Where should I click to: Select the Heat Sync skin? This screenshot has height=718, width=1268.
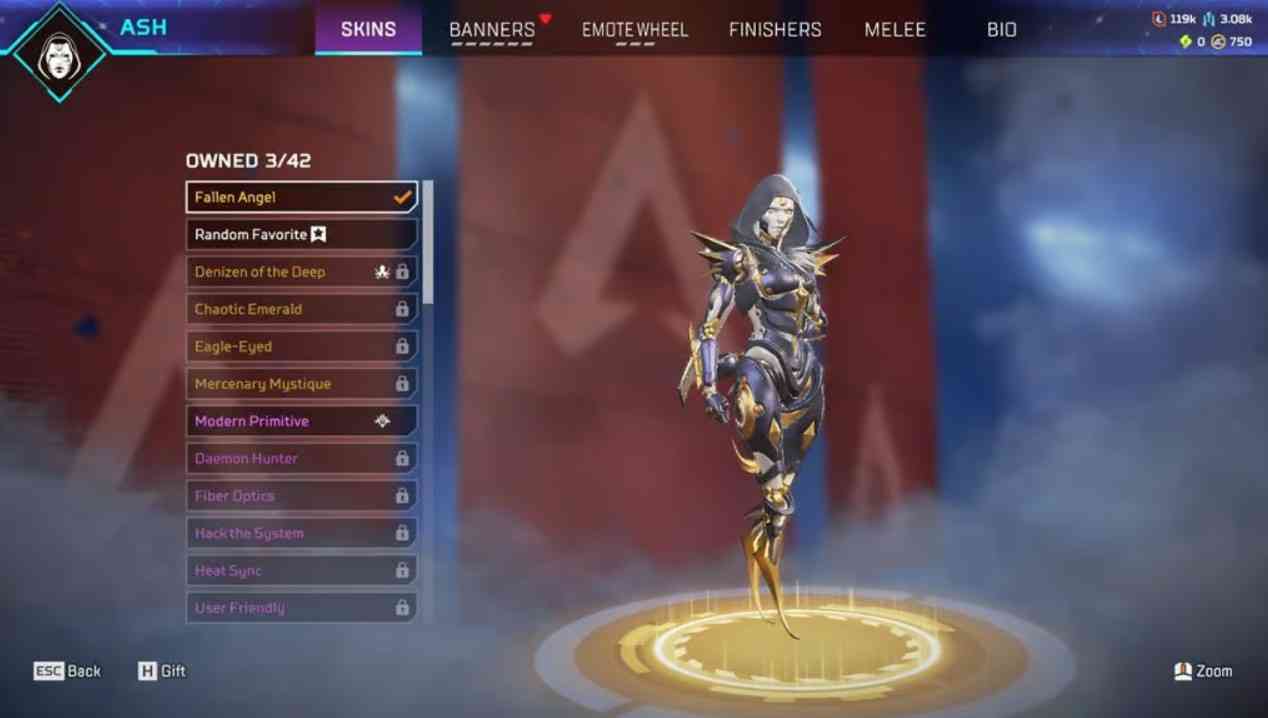tap(301, 571)
